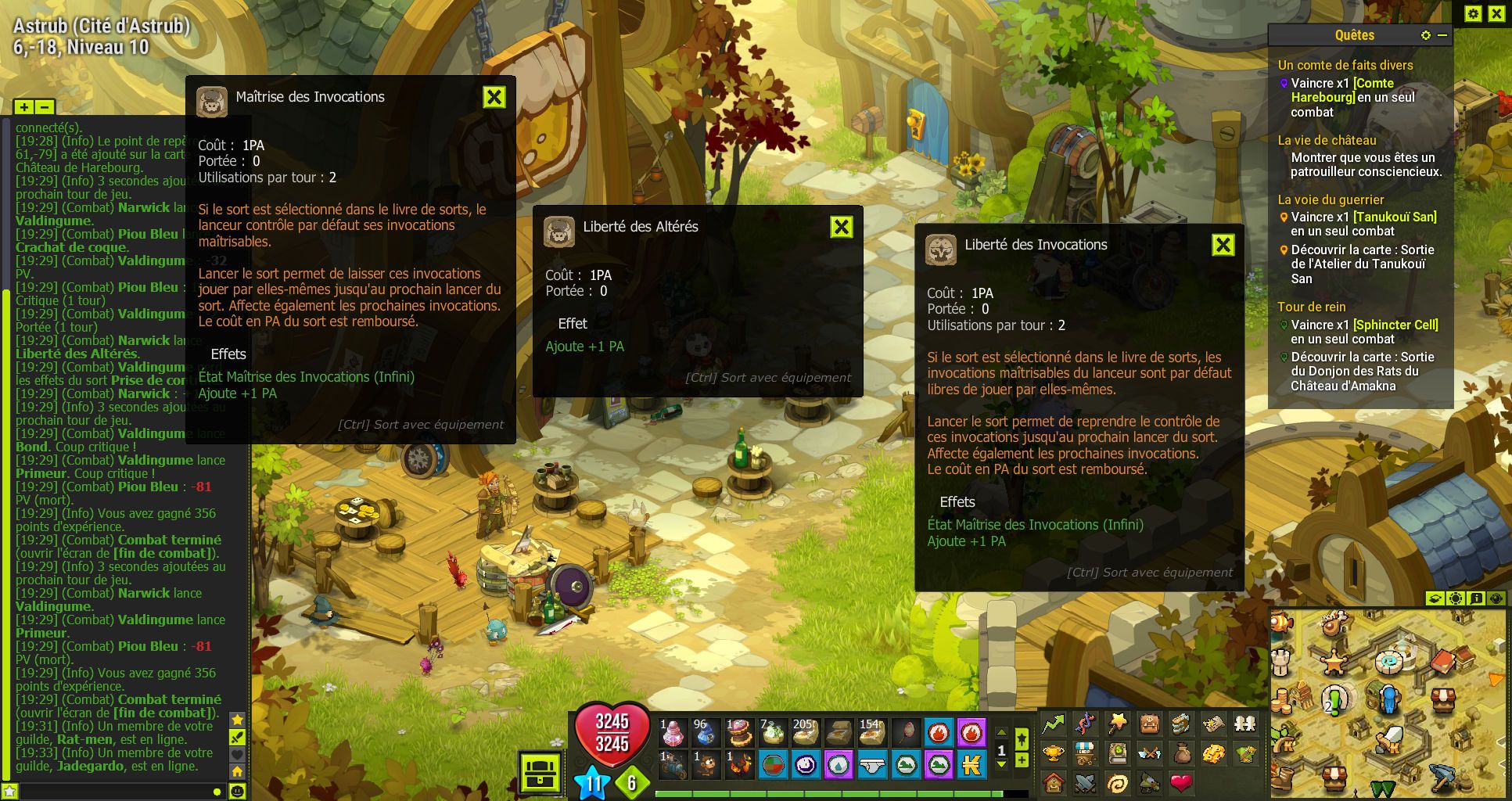
Task: Close the Liberté des Altérés window
Action: click(x=841, y=227)
